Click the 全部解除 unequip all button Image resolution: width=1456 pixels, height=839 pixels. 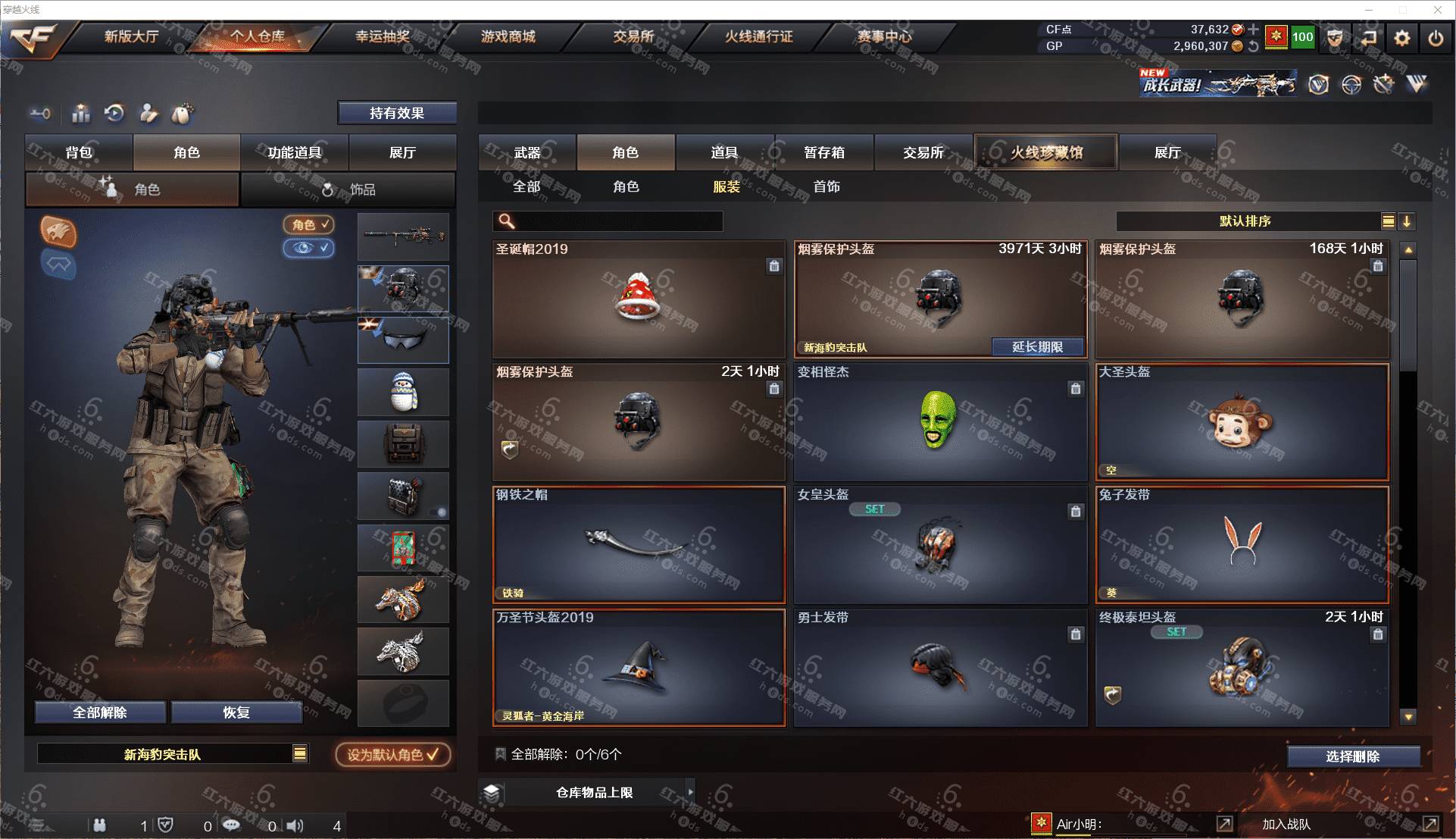point(100,712)
